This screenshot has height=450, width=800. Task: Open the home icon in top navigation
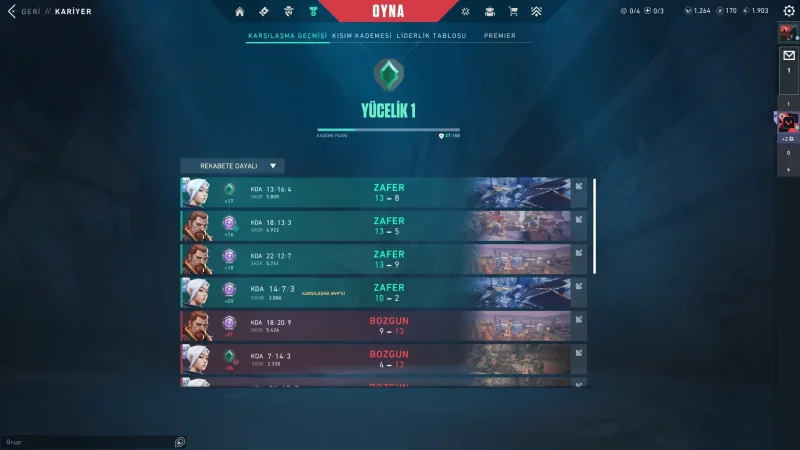coord(239,12)
